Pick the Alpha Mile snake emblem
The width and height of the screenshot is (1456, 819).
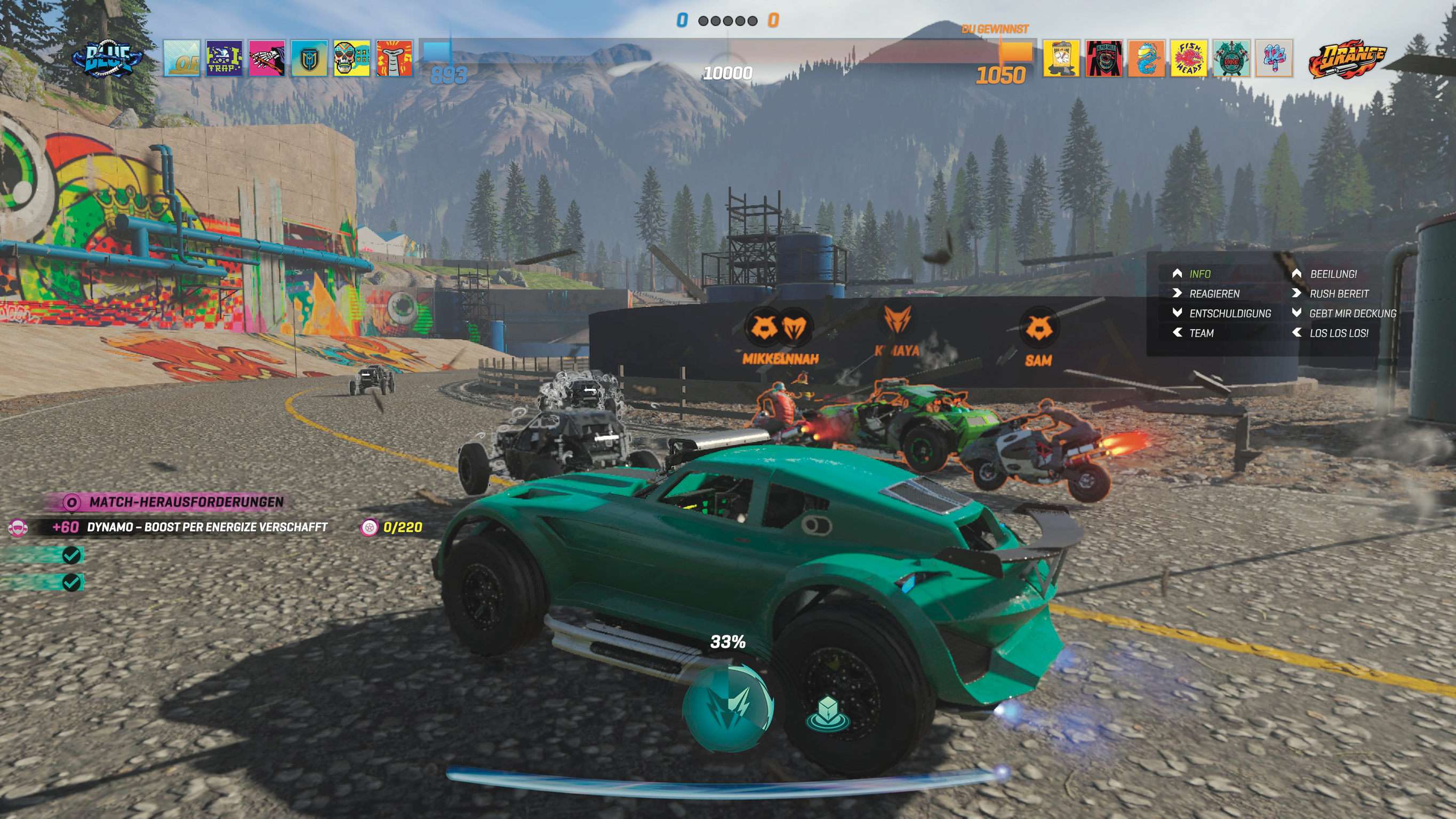1103,58
